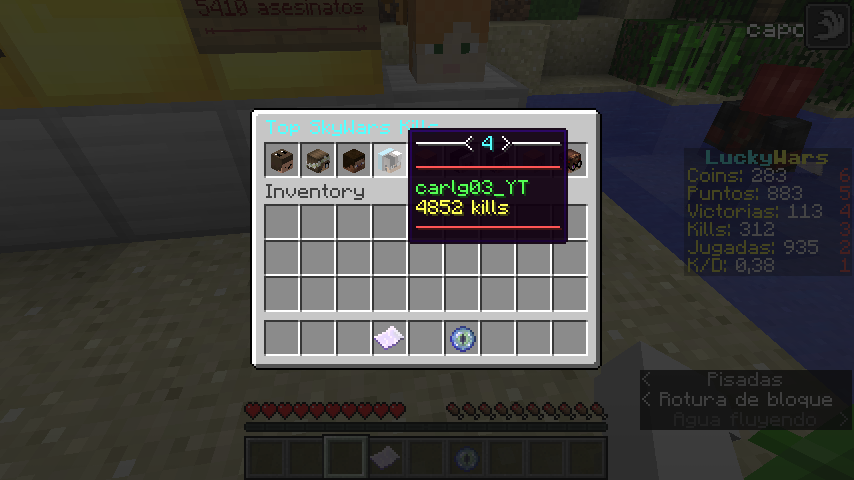
Task: Click the eye of ender in the inventory window
Action: tap(461, 338)
